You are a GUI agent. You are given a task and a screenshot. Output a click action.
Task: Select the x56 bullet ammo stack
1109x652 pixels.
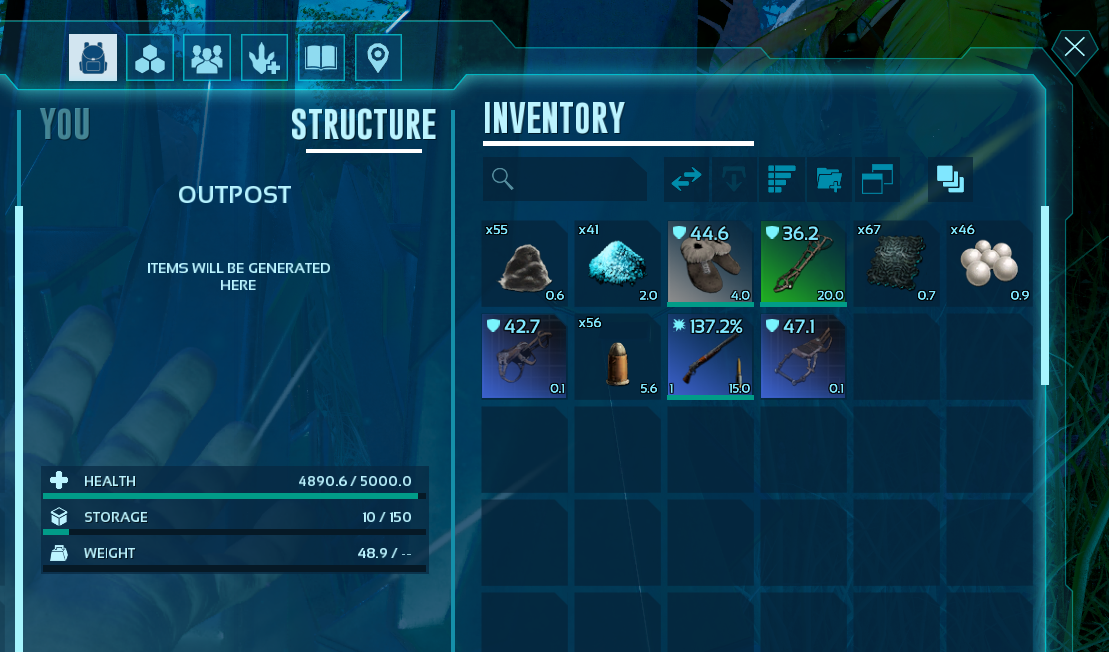(x=617, y=356)
